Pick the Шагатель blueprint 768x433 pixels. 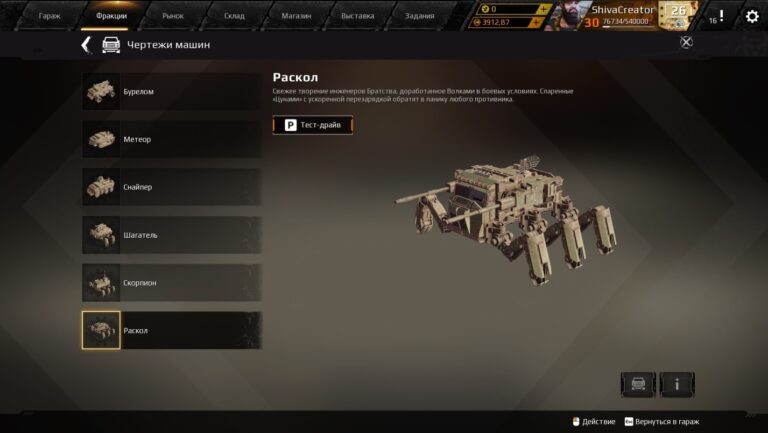point(171,235)
